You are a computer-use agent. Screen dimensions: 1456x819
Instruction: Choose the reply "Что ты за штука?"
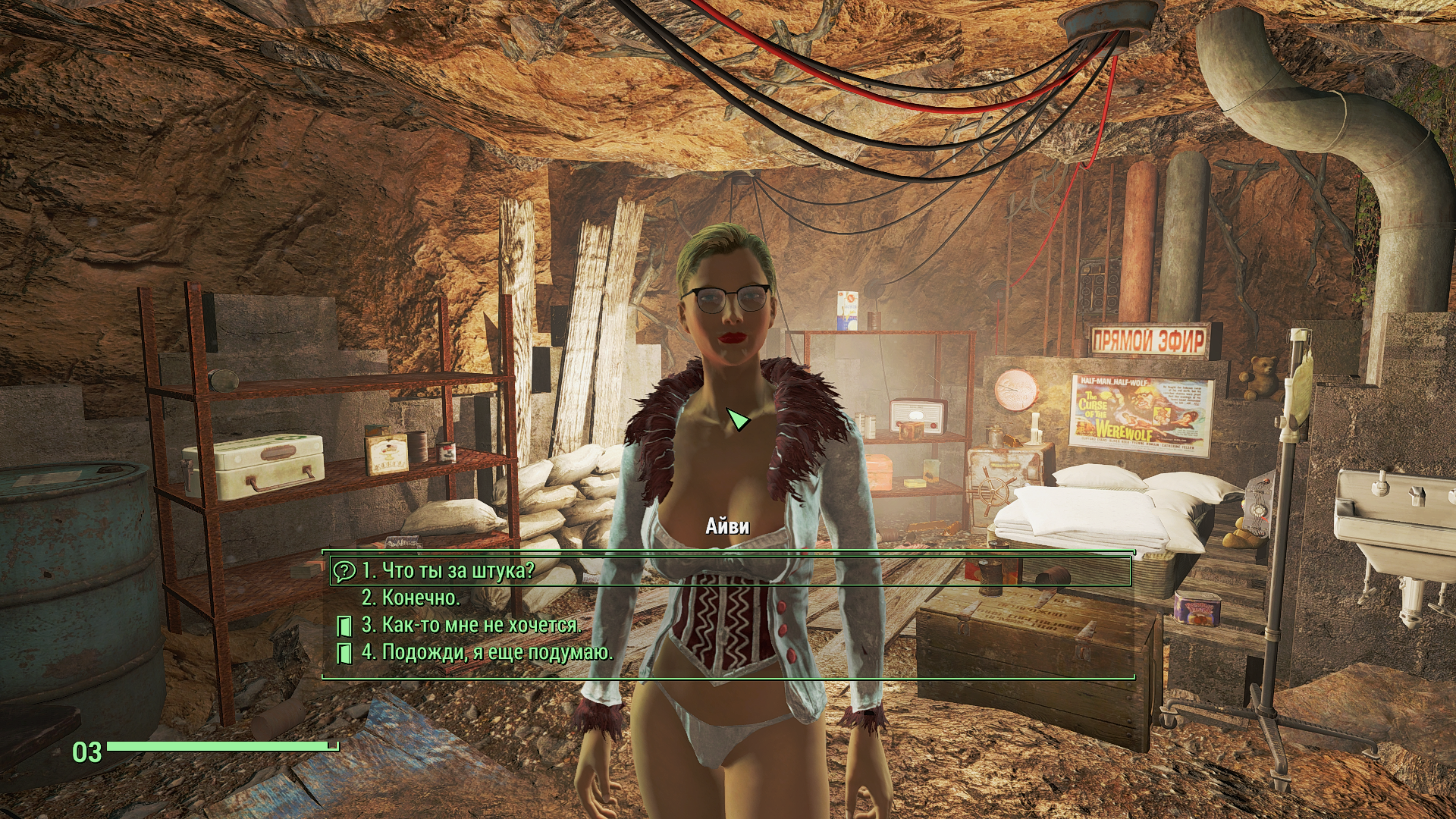447,570
